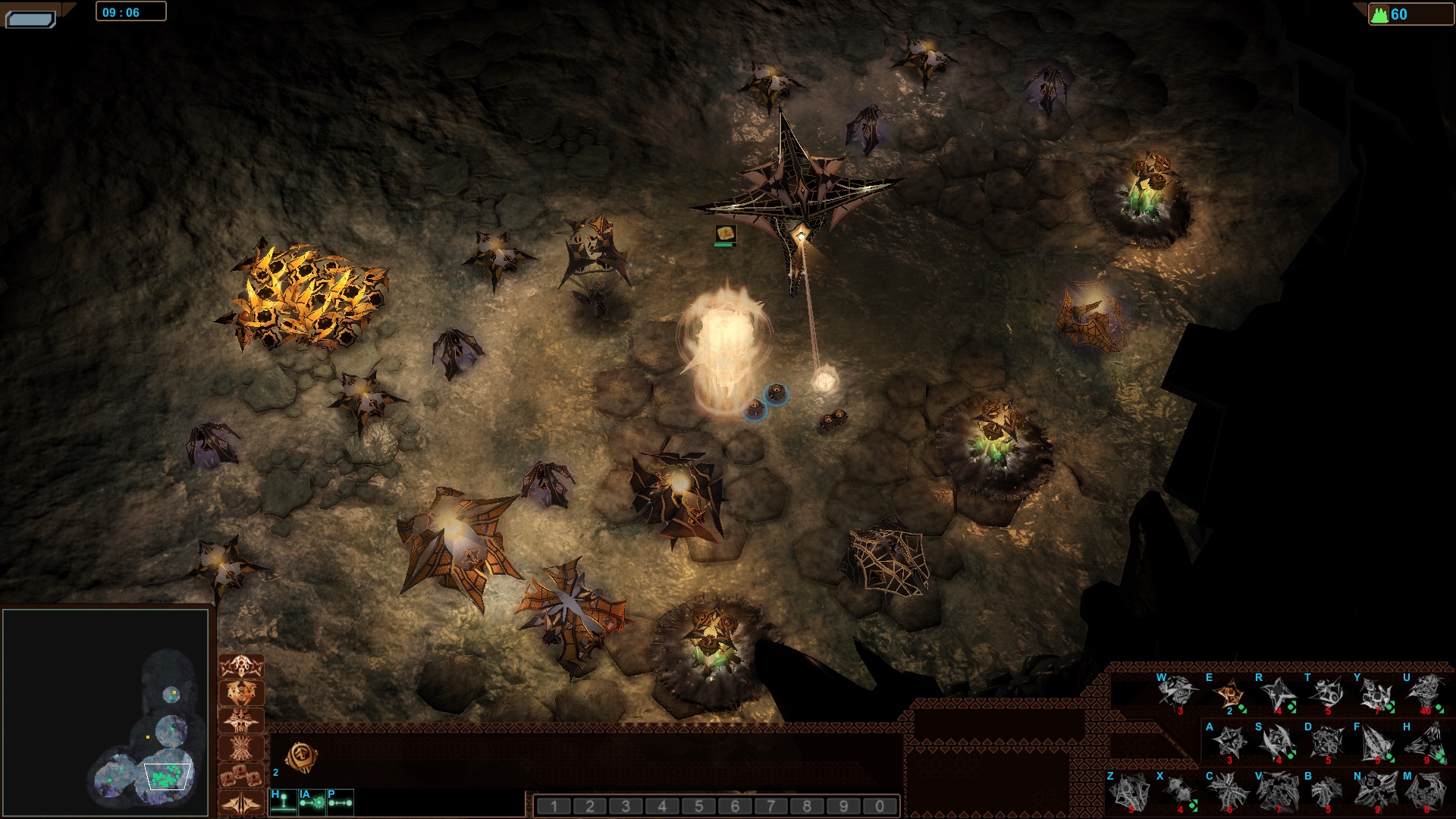
Task: Open the top-left menu button
Action: [x=30, y=18]
